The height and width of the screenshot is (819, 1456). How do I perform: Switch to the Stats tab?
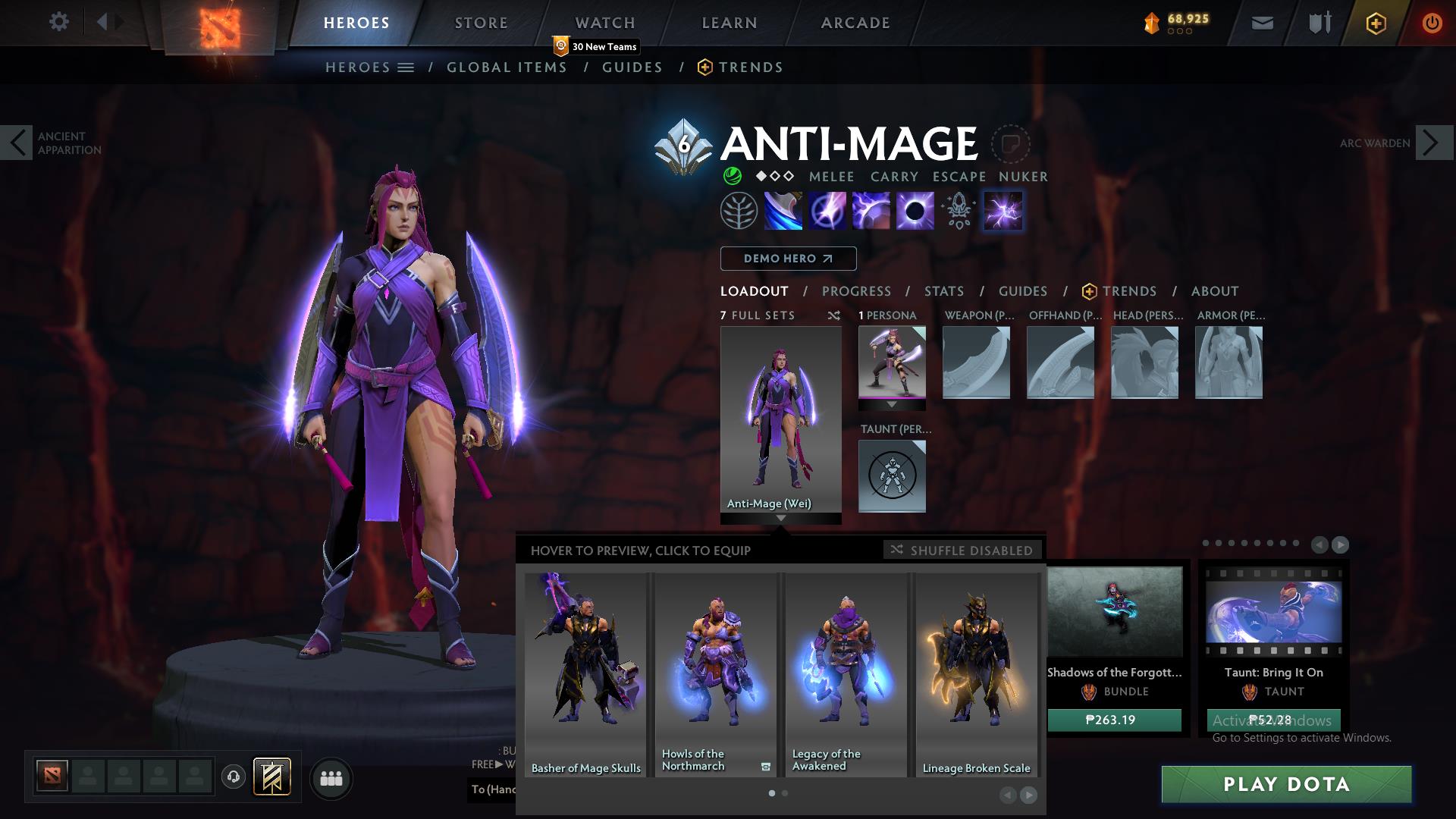943,291
